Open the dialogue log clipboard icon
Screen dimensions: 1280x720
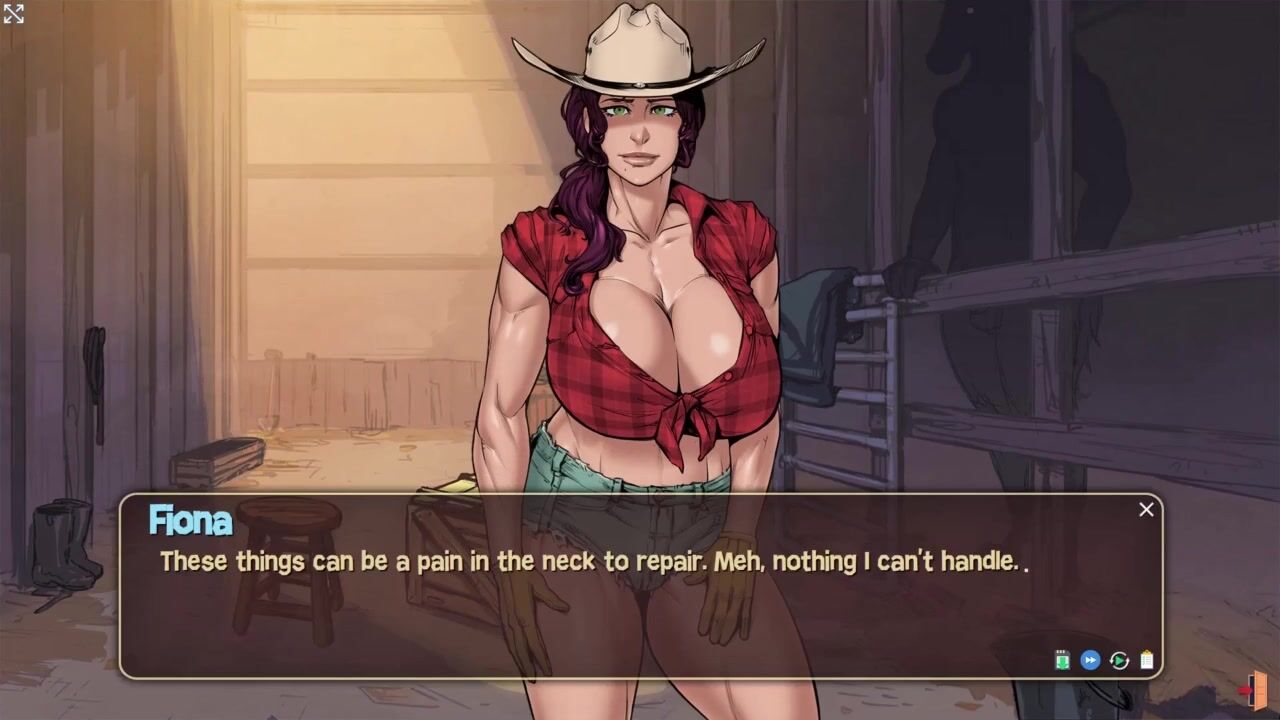[1147, 660]
